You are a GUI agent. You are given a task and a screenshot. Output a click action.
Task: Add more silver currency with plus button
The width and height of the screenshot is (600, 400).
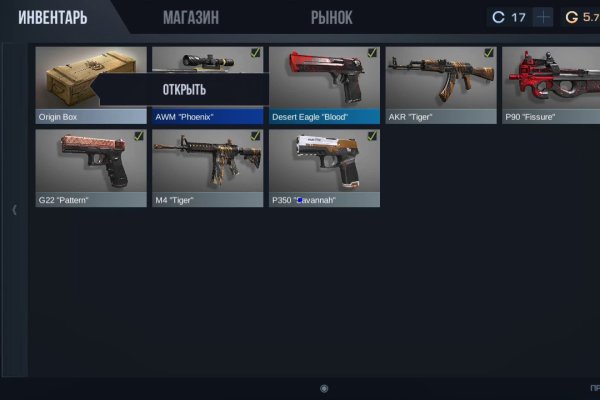543,18
